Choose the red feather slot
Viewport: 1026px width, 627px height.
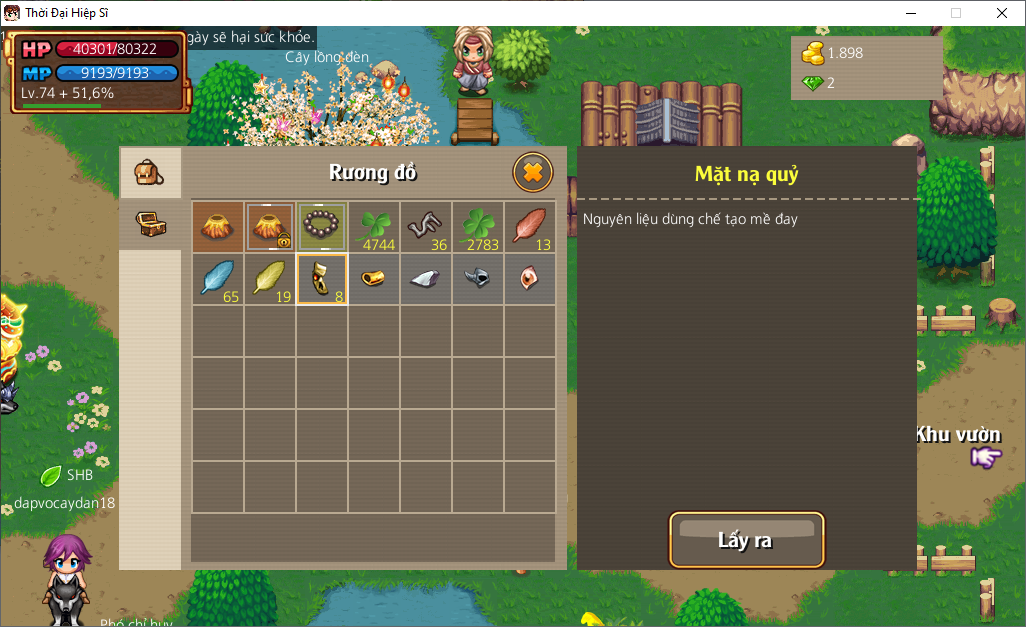(x=529, y=226)
